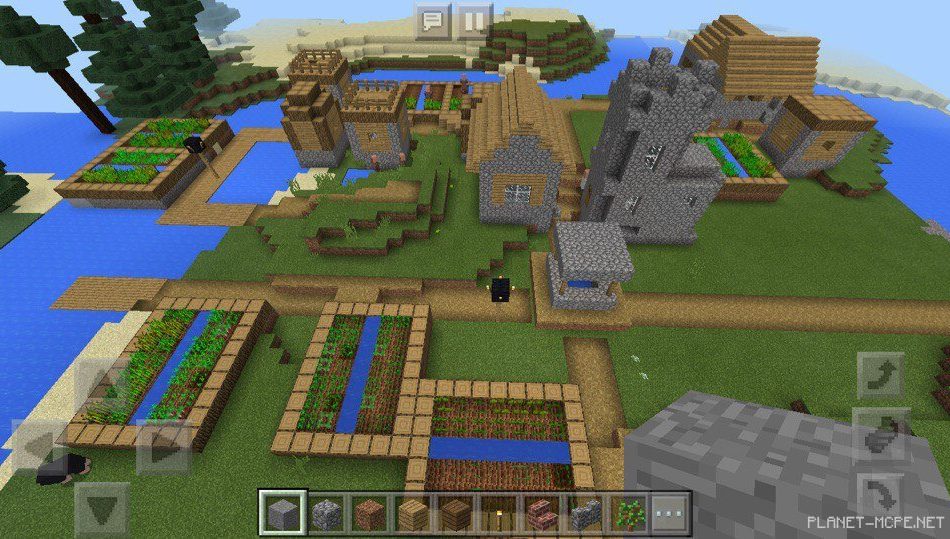Select the torch in the hotbar

pyautogui.click(x=497, y=513)
